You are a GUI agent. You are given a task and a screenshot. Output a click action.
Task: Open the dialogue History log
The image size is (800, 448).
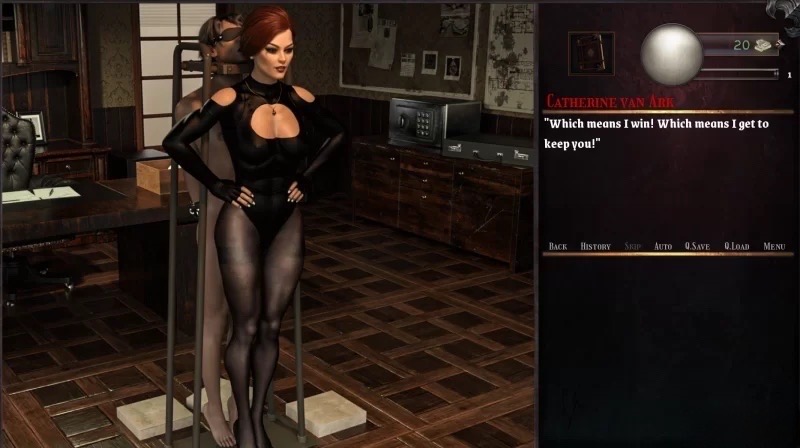pos(595,246)
